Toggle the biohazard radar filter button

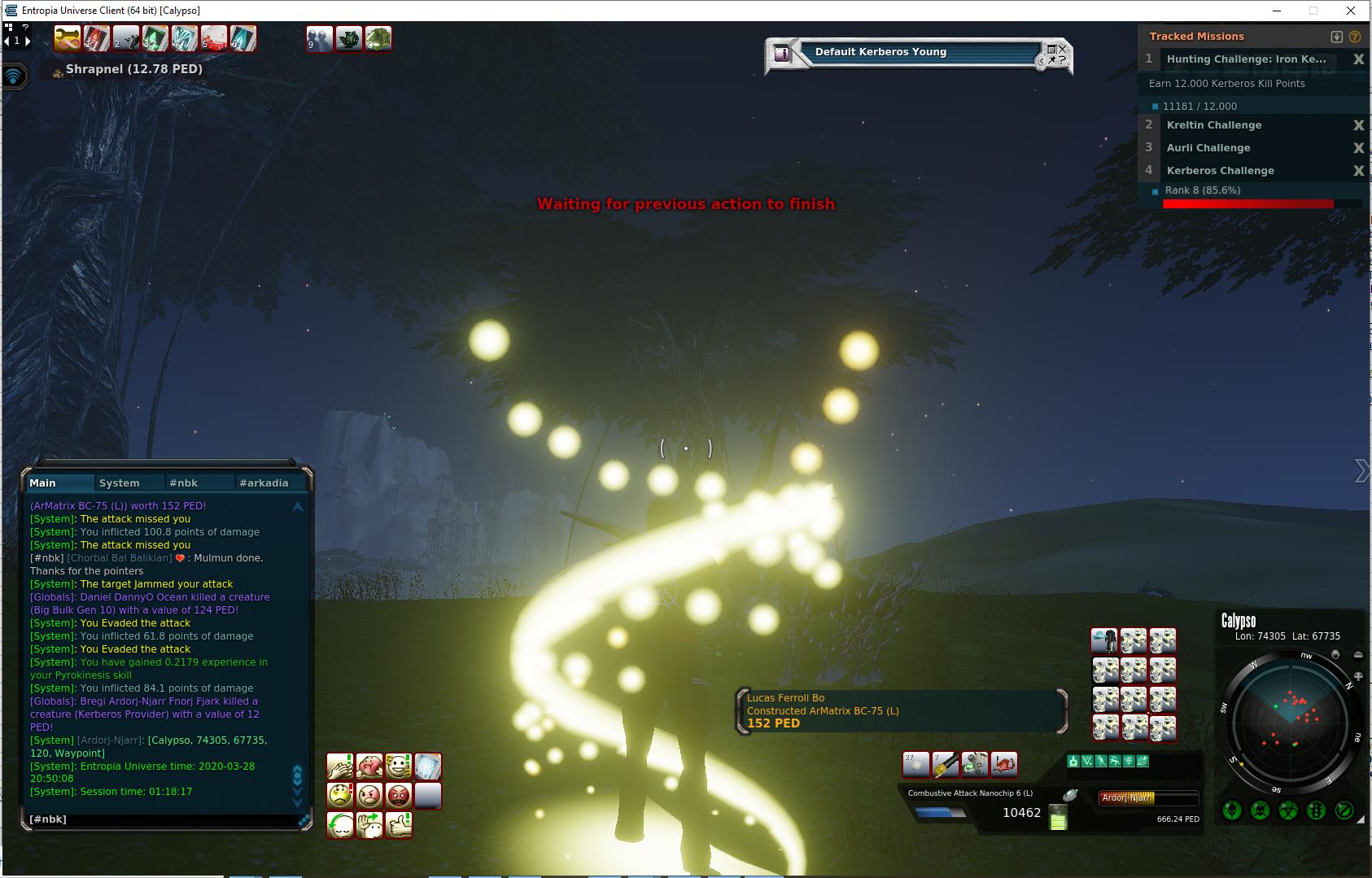[1288, 810]
